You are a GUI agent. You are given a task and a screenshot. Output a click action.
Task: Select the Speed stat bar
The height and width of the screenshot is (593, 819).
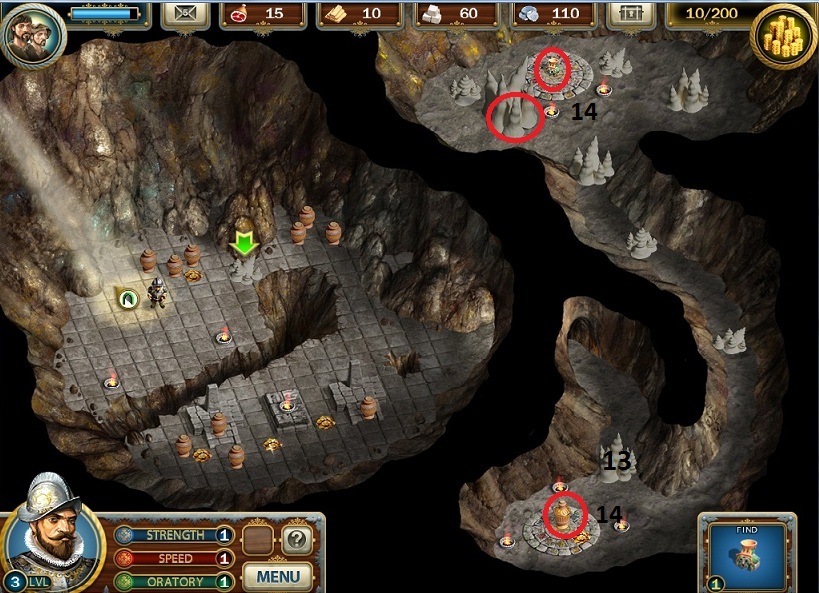tap(173, 558)
